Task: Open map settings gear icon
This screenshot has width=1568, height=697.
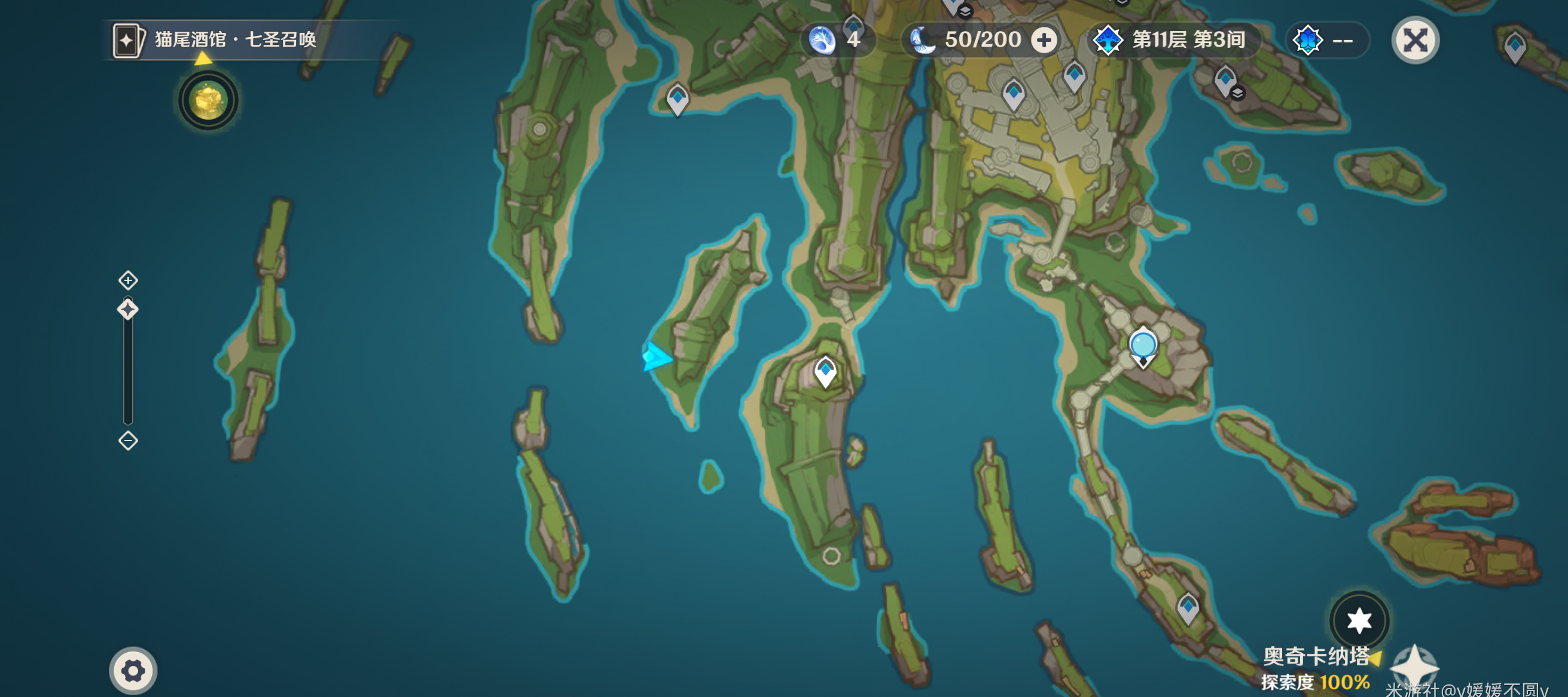Action: [x=133, y=671]
